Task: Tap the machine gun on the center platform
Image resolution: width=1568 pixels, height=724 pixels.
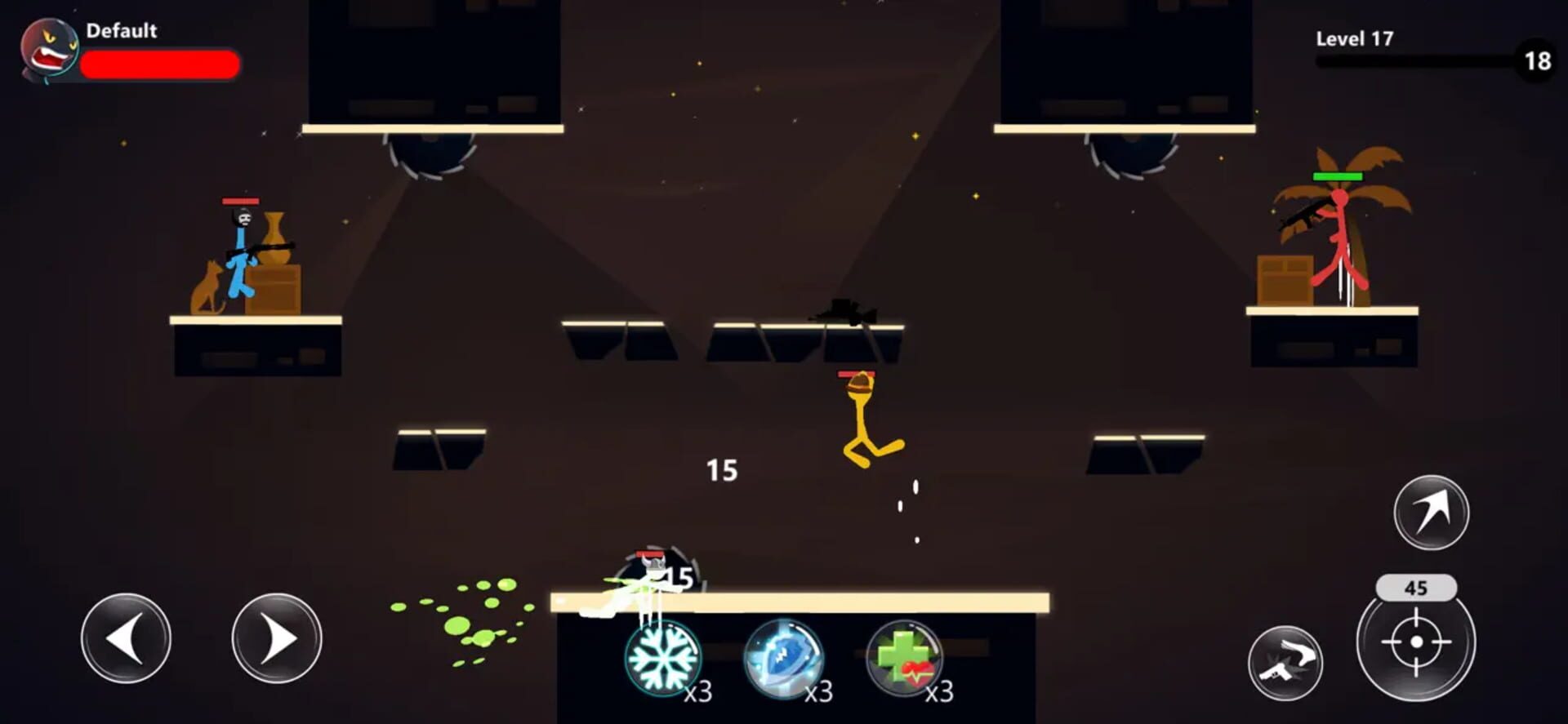Action: [x=843, y=313]
